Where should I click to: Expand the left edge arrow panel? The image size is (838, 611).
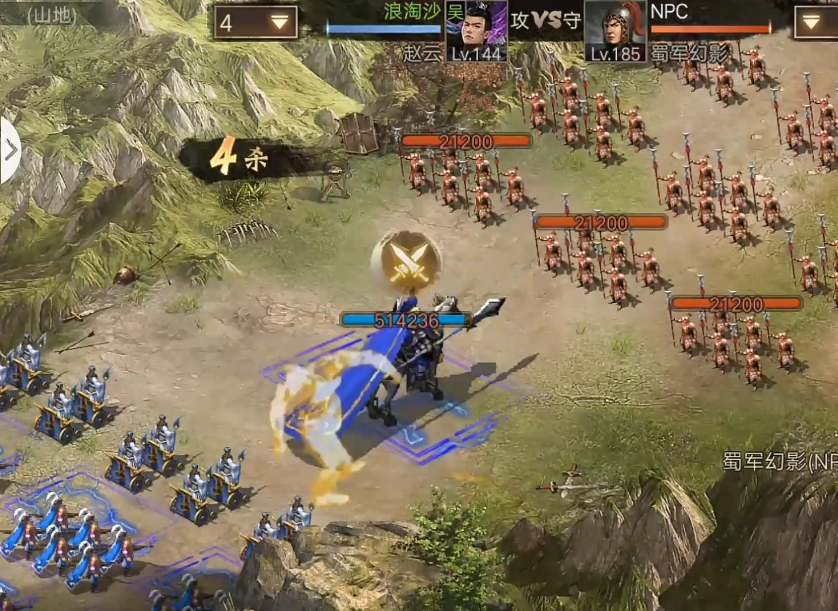pyautogui.click(x=9, y=151)
